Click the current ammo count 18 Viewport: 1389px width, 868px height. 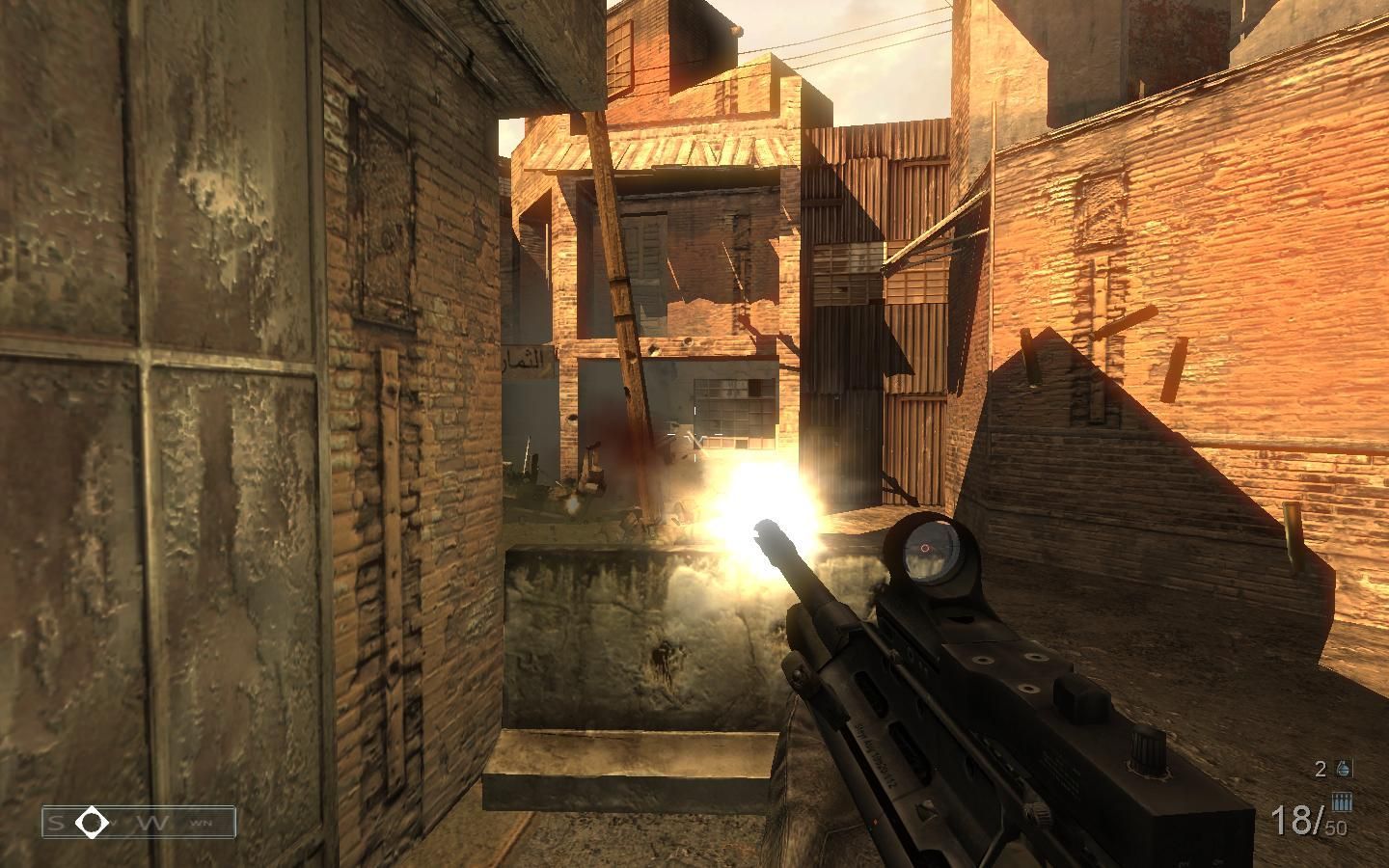pos(1292,817)
